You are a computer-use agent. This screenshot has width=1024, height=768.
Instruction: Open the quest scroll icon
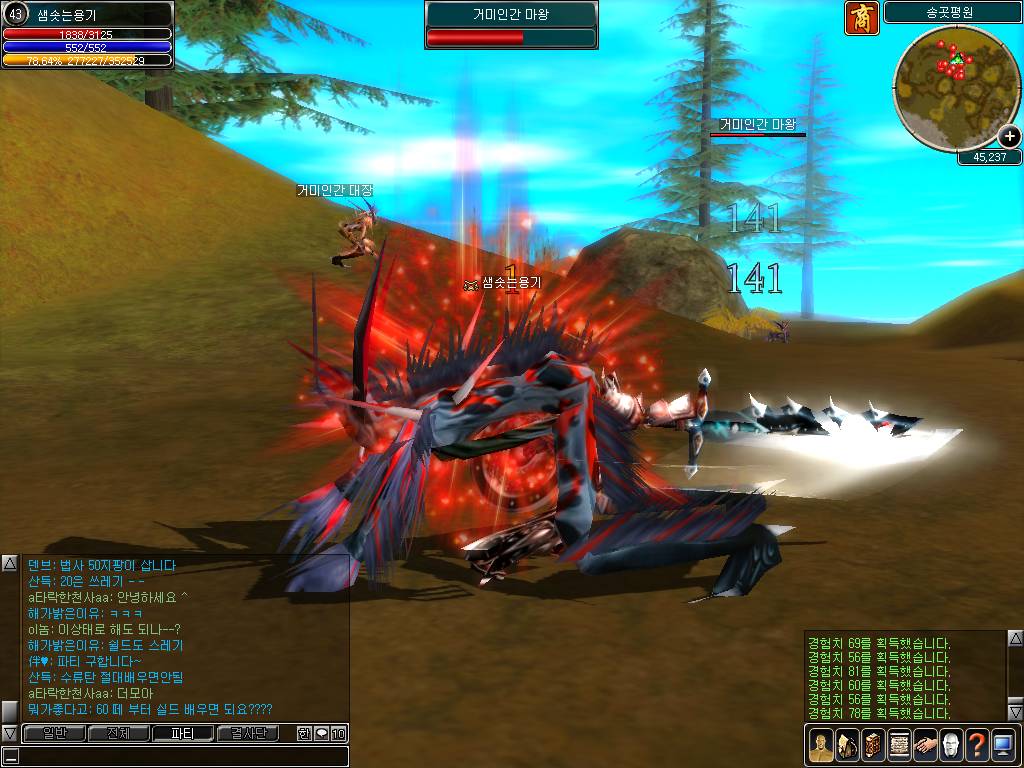coord(898,745)
